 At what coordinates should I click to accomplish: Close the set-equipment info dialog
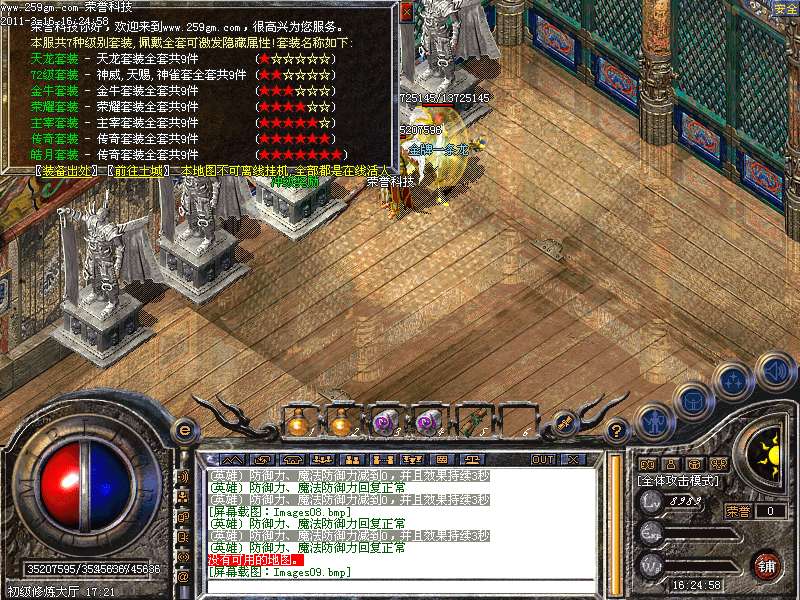405,13
